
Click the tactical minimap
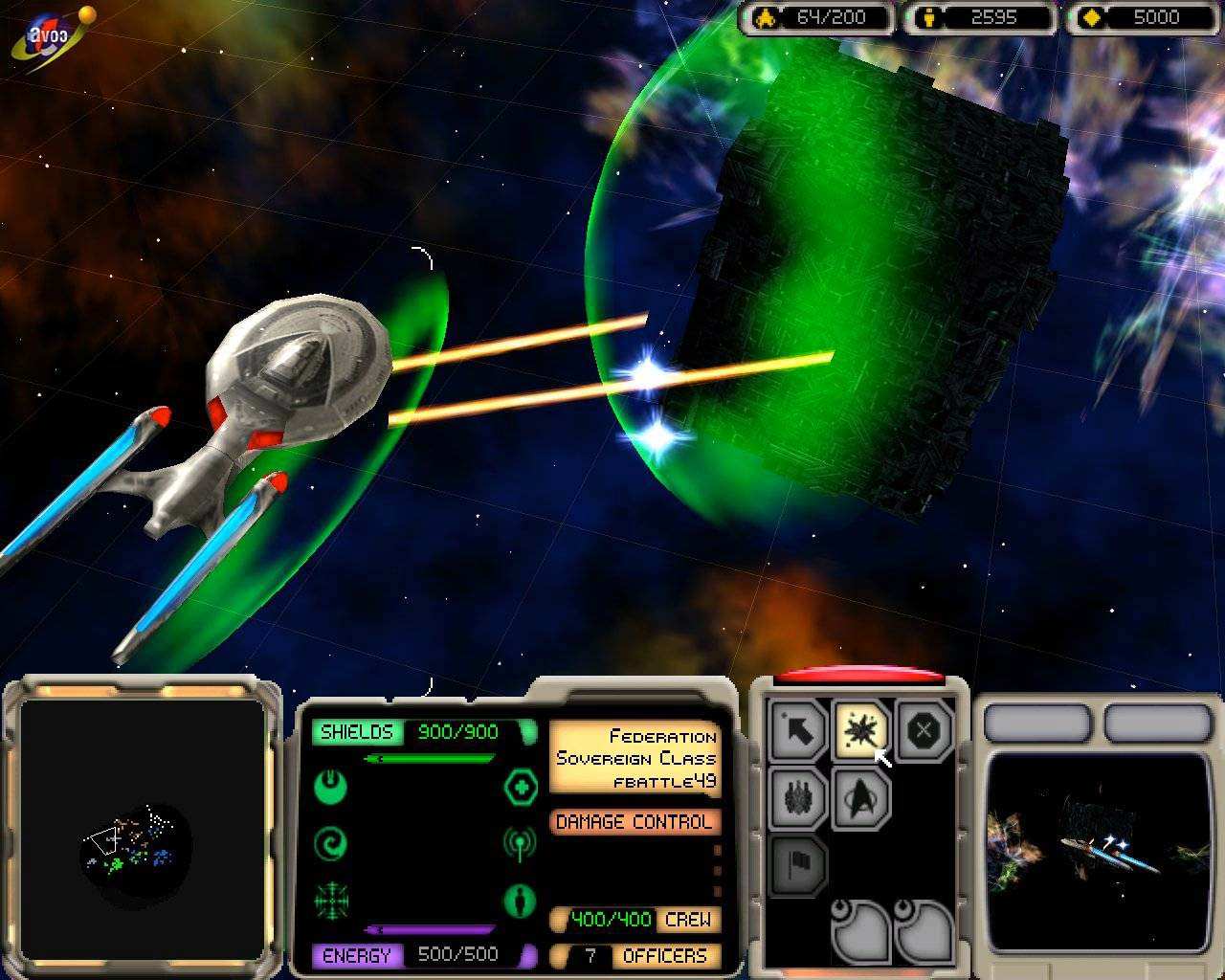(x=143, y=831)
